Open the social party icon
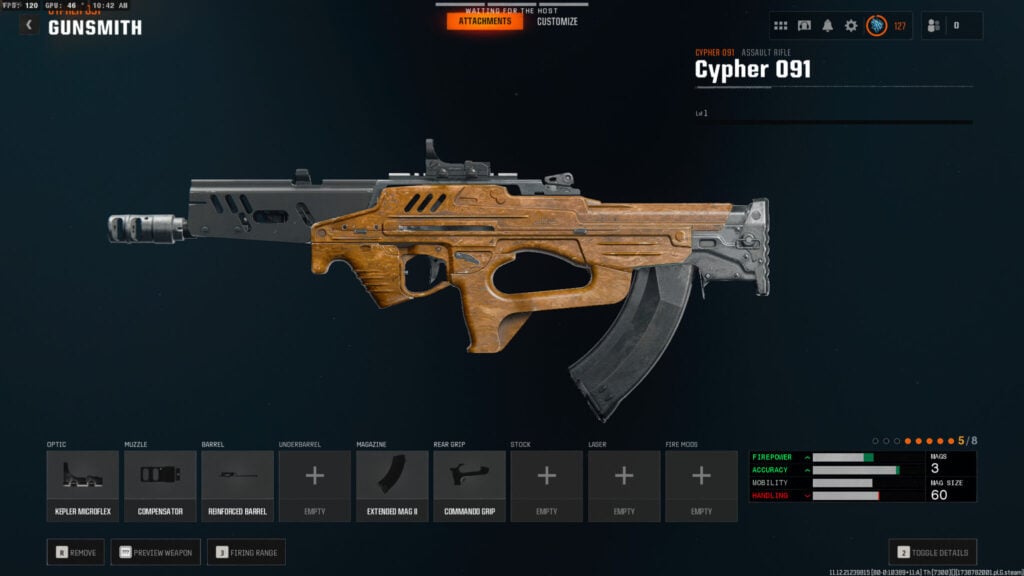The width and height of the screenshot is (1024, 576). (935, 26)
